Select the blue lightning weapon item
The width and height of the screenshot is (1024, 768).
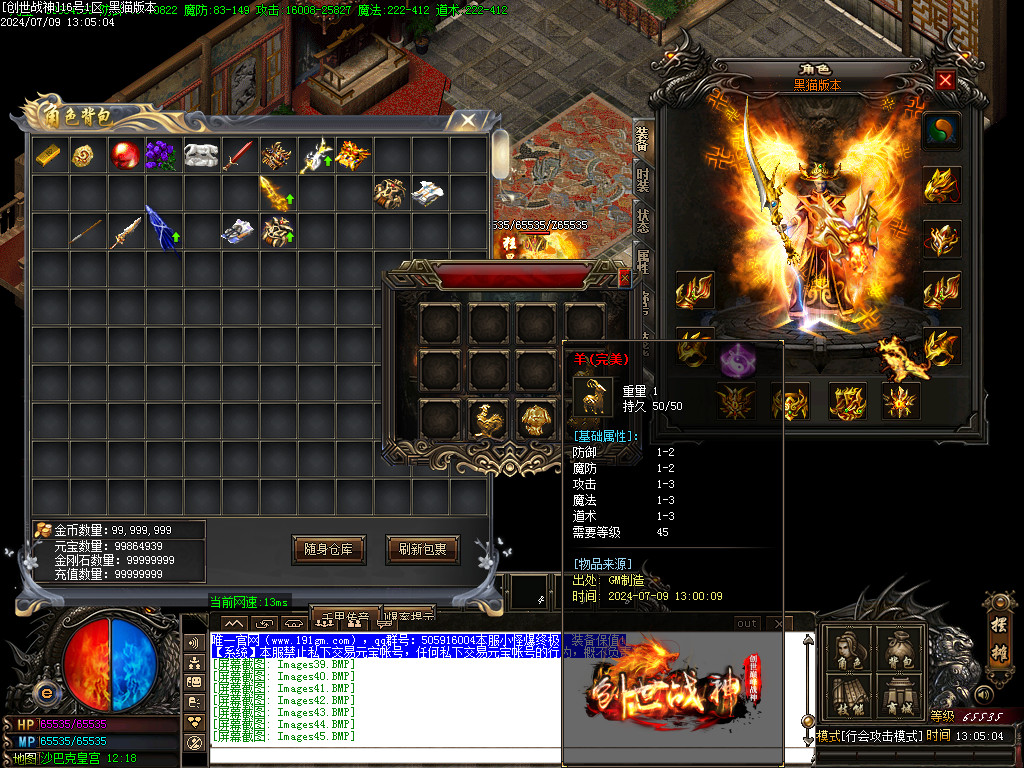click(x=162, y=231)
